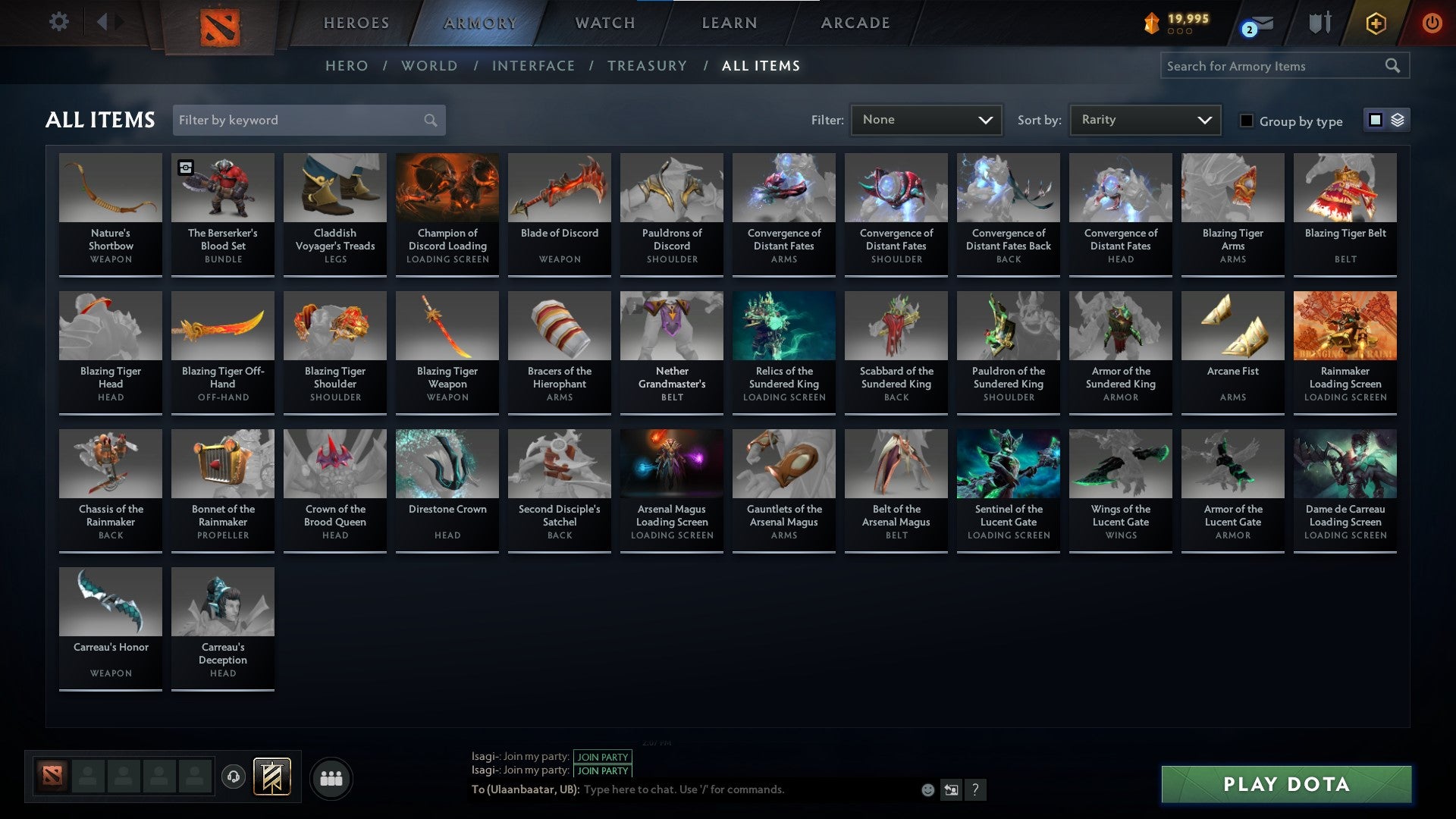Open the friends list icon

pyautogui.click(x=330, y=777)
